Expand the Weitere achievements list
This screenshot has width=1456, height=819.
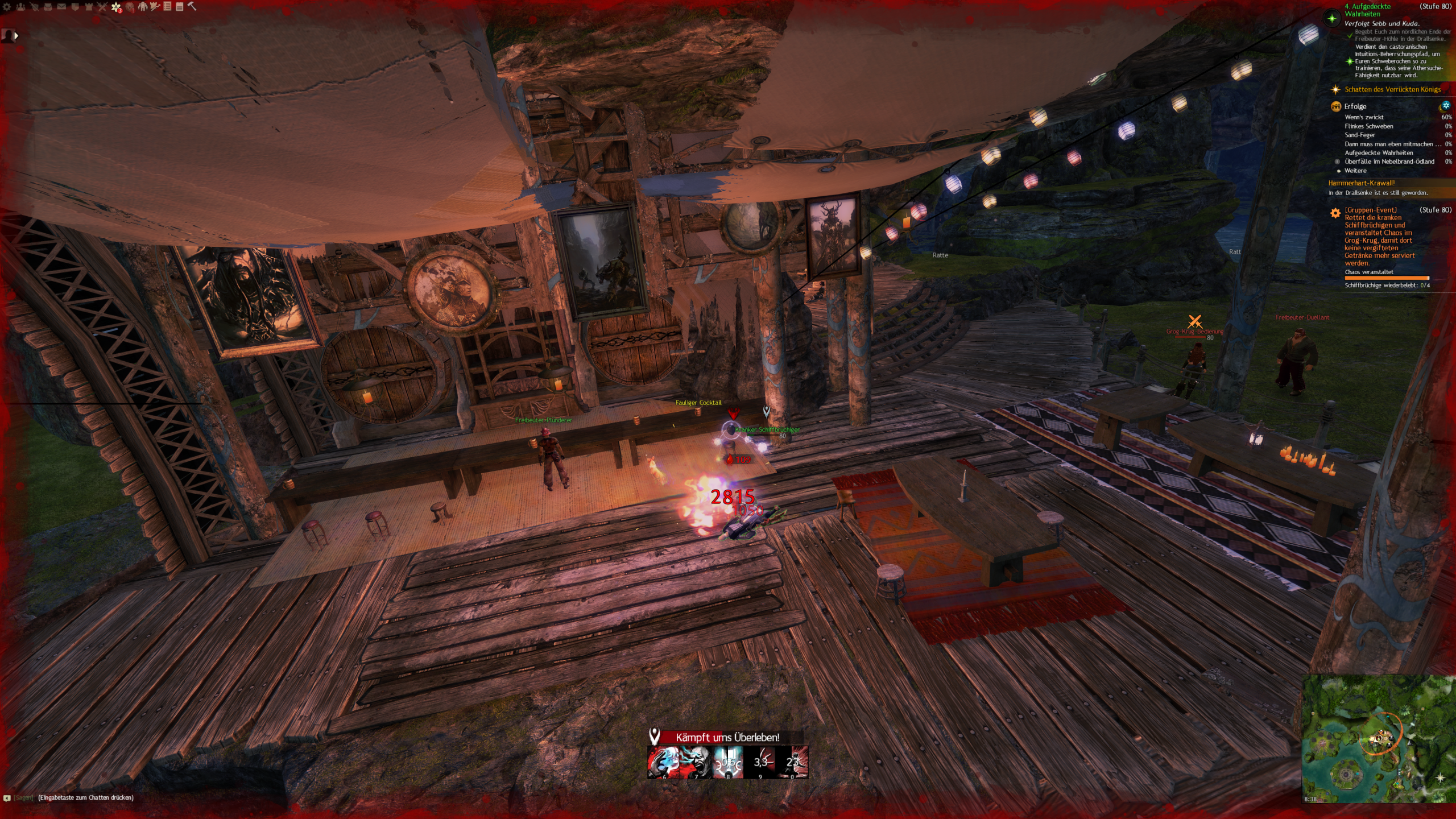click(1355, 171)
